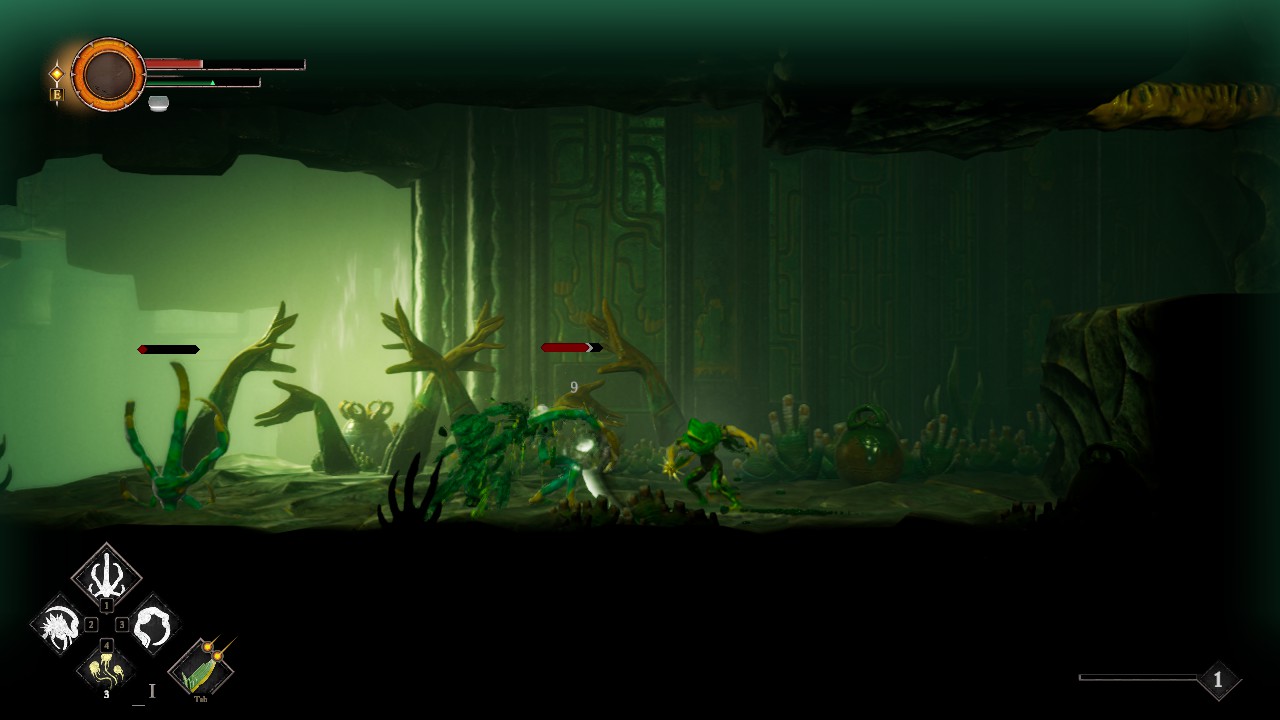Select the glowing yellow diamond beside the orb

(x=57, y=73)
